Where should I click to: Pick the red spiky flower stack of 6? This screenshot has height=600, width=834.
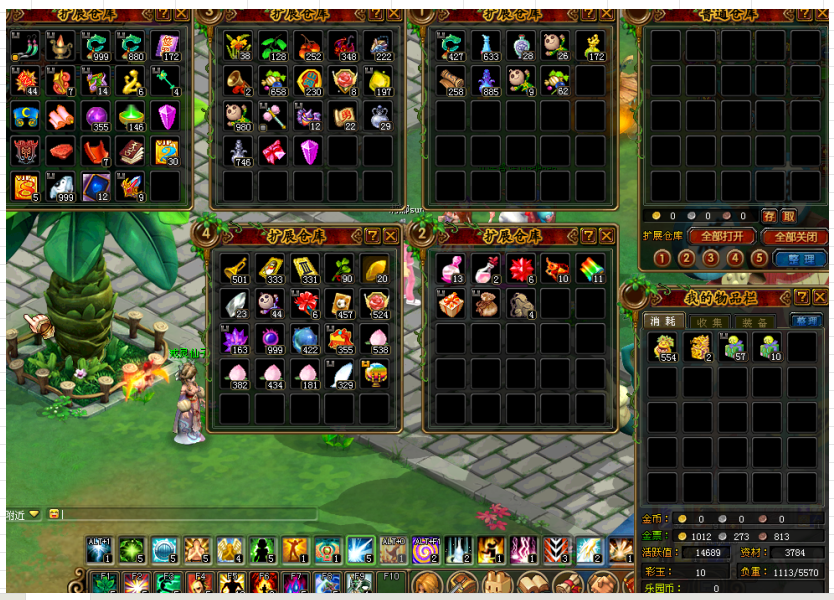[x=520, y=268]
